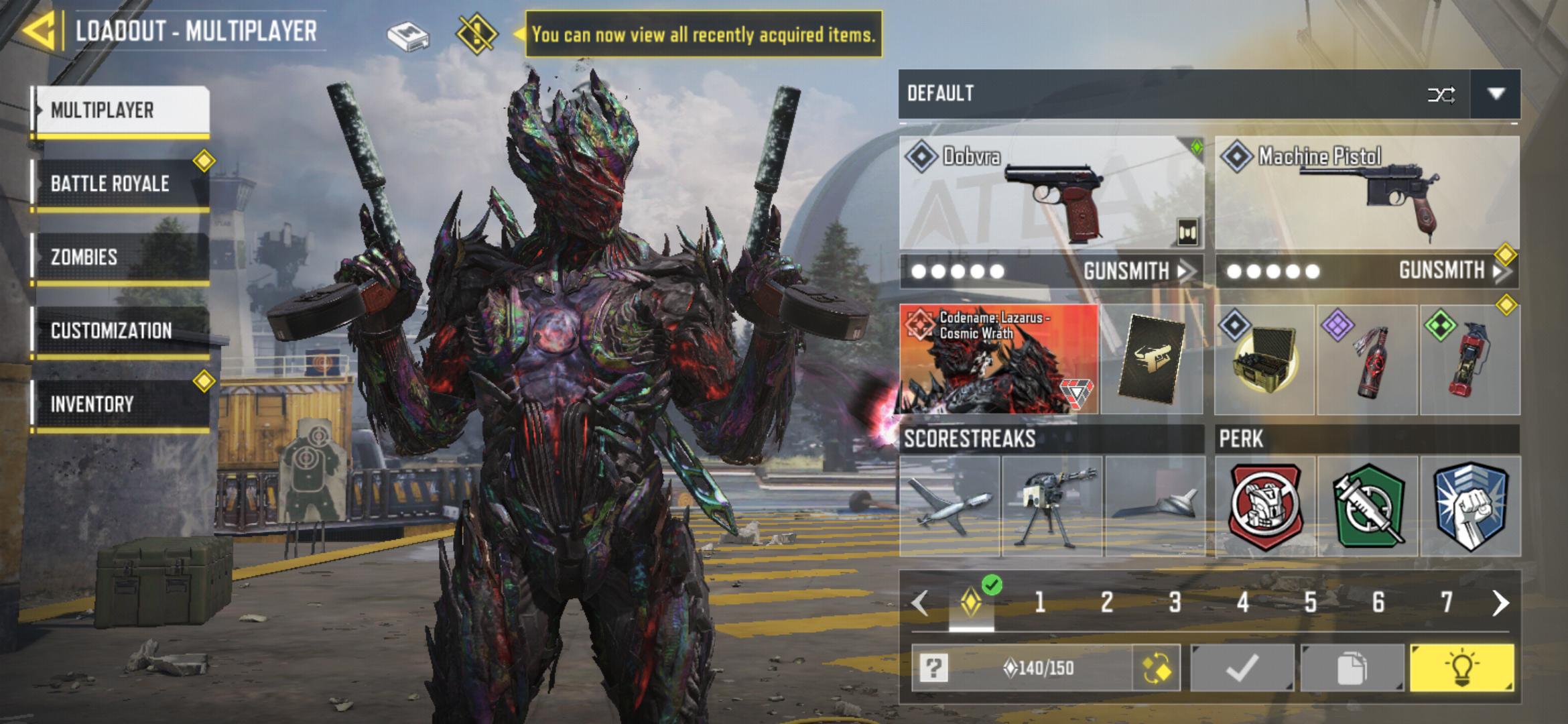Confirm the loadout with the checkmark button
Viewport: 1568px width, 724px height.
point(1242,668)
